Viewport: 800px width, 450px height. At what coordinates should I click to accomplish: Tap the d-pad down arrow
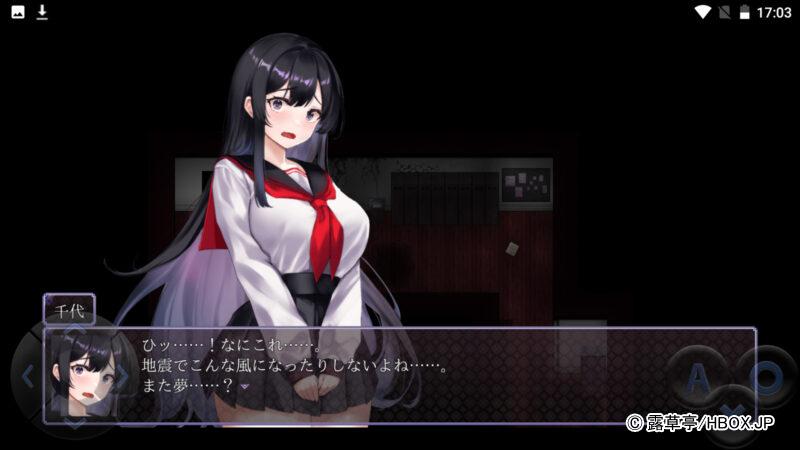click(76, 422)
